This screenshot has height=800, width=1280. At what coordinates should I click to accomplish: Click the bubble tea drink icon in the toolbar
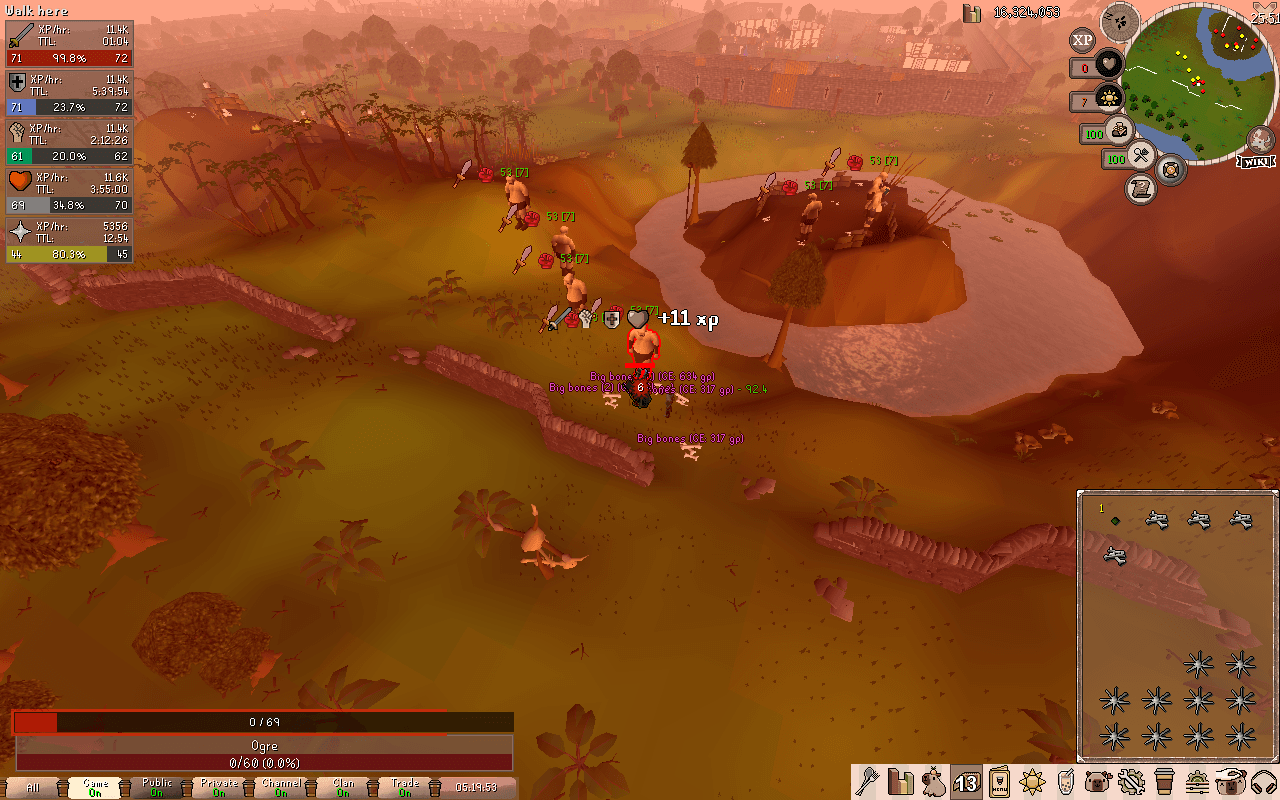pos(1065,783)
